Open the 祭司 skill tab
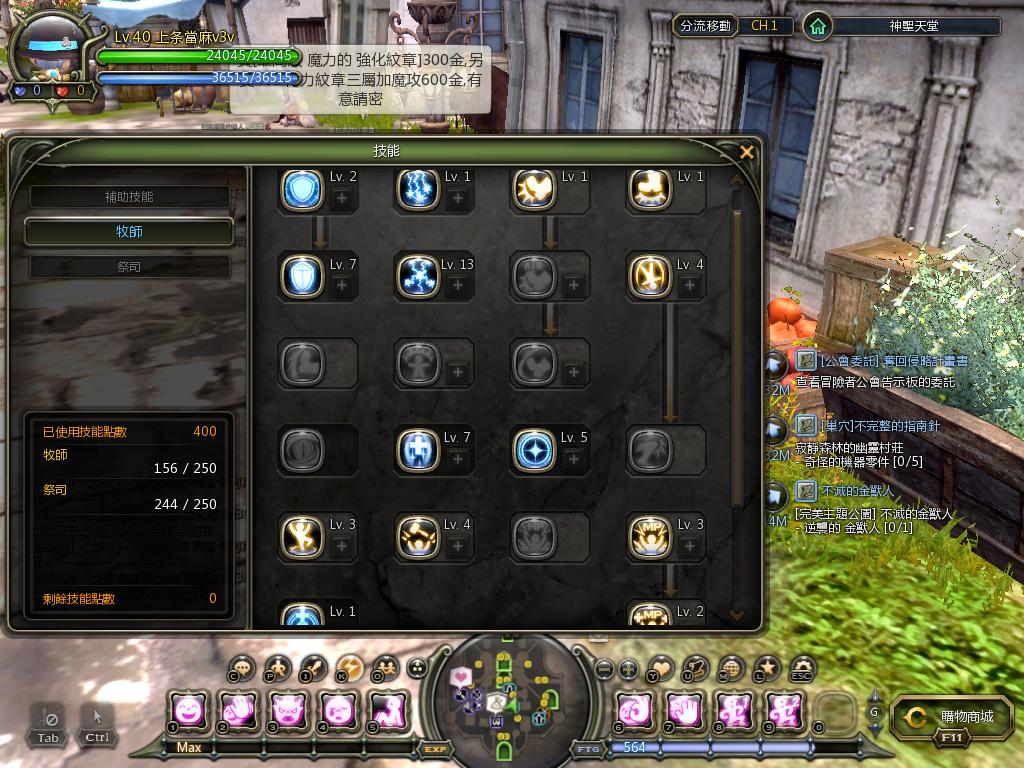This screenshot has height=768, width=1024. coord(130,267)
